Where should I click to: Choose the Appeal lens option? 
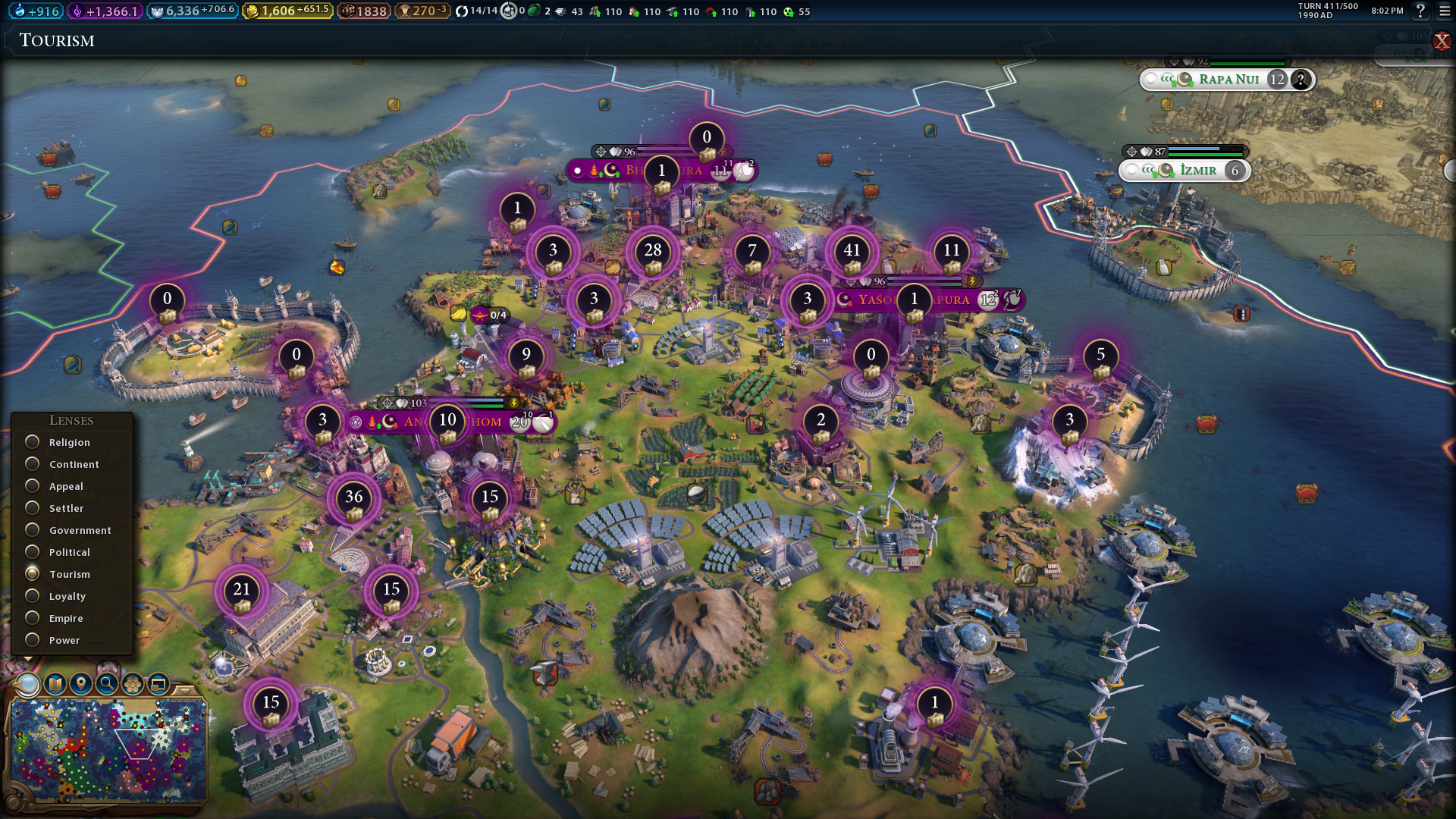tap(33, 486)
